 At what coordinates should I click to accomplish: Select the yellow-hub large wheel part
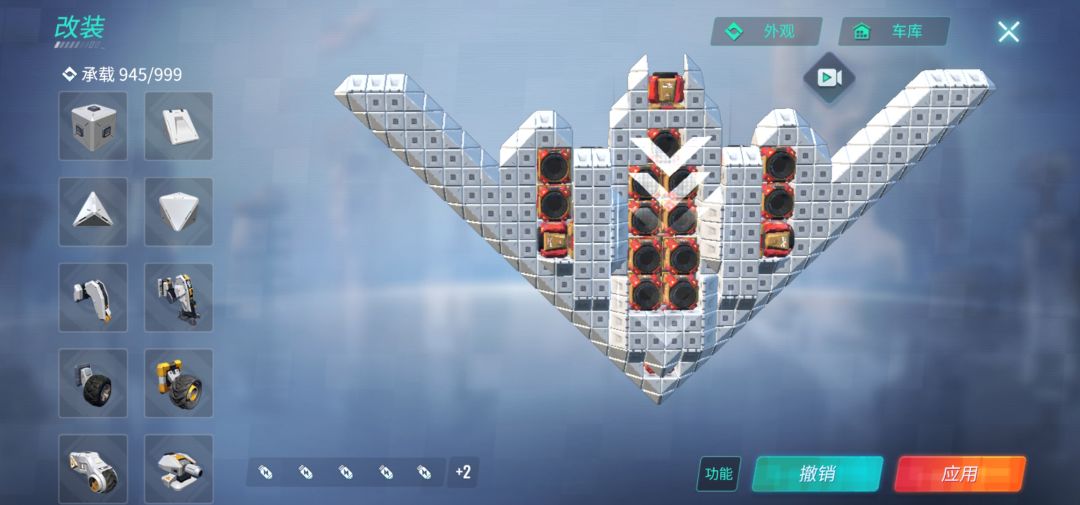click(x=179, y=383)
